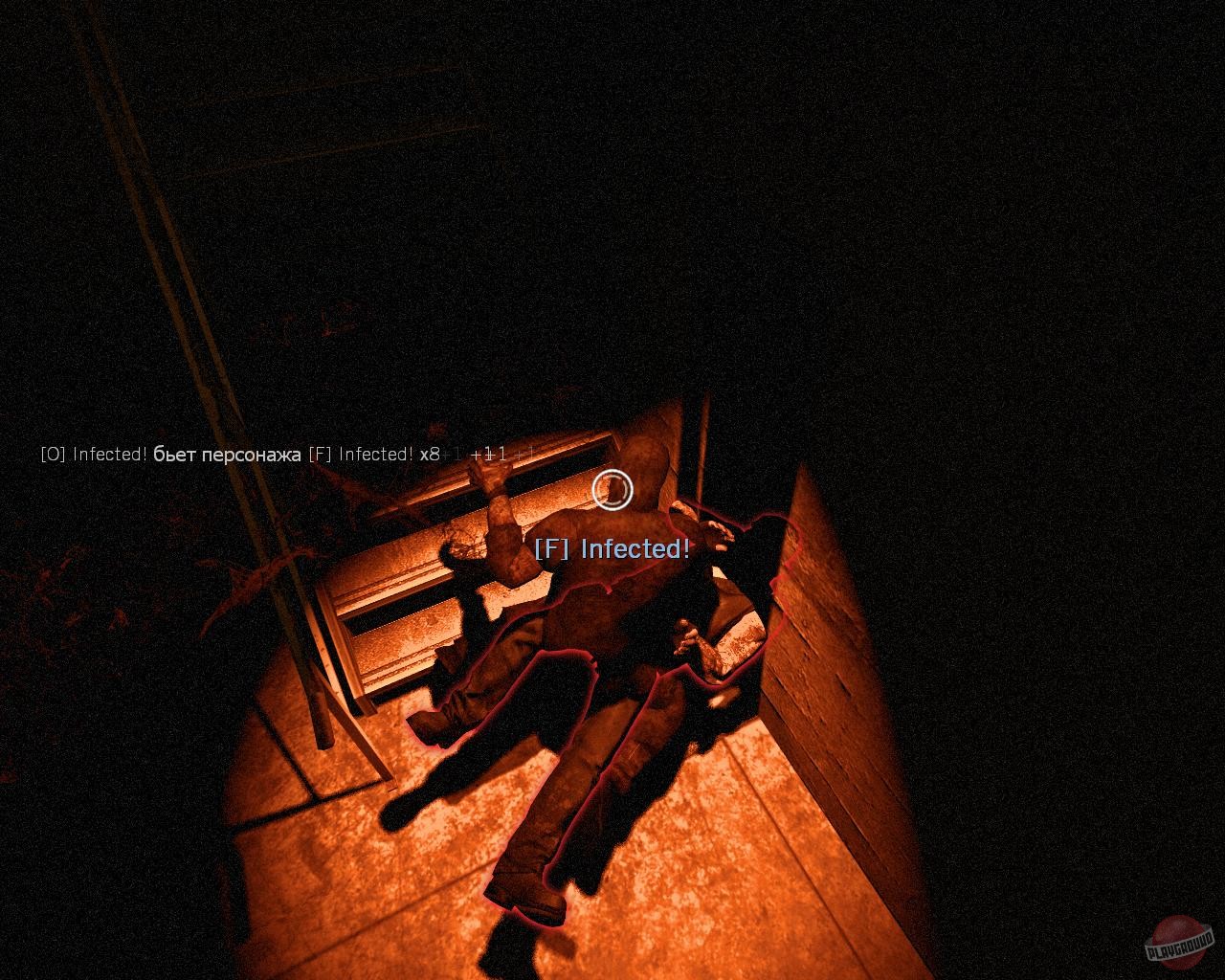Click the [F] tag in the combat log line
1225x980 pixels.
coord(319,457)
